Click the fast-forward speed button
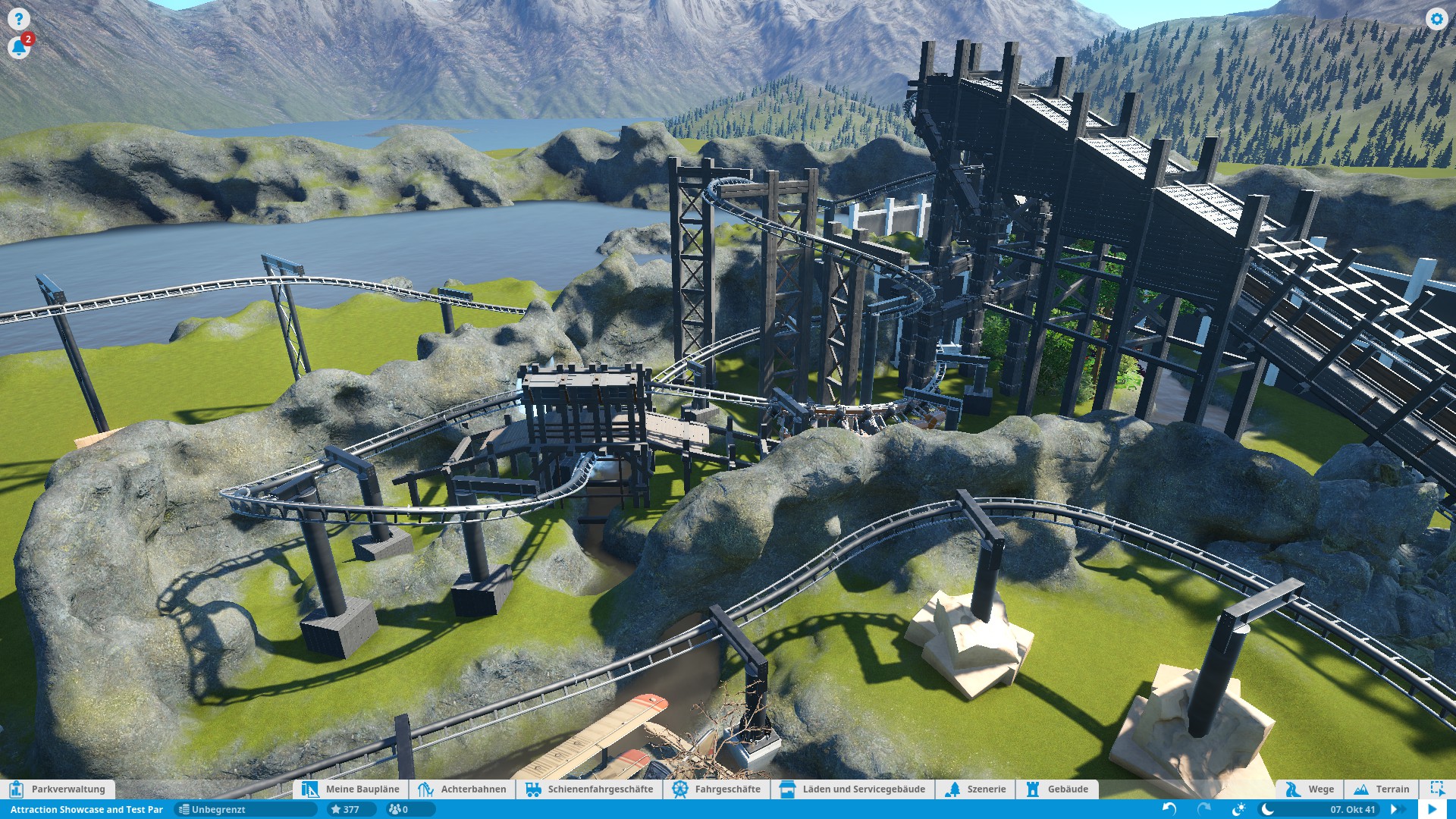 click(1395, 809)
